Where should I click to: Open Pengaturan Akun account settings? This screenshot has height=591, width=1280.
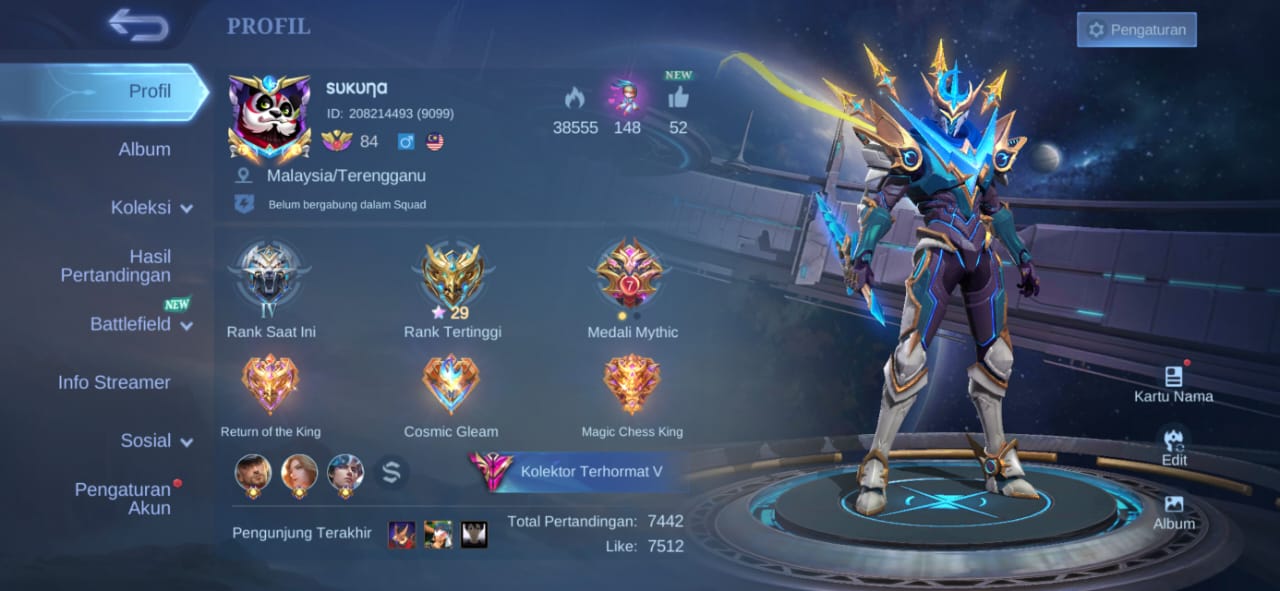122,498
